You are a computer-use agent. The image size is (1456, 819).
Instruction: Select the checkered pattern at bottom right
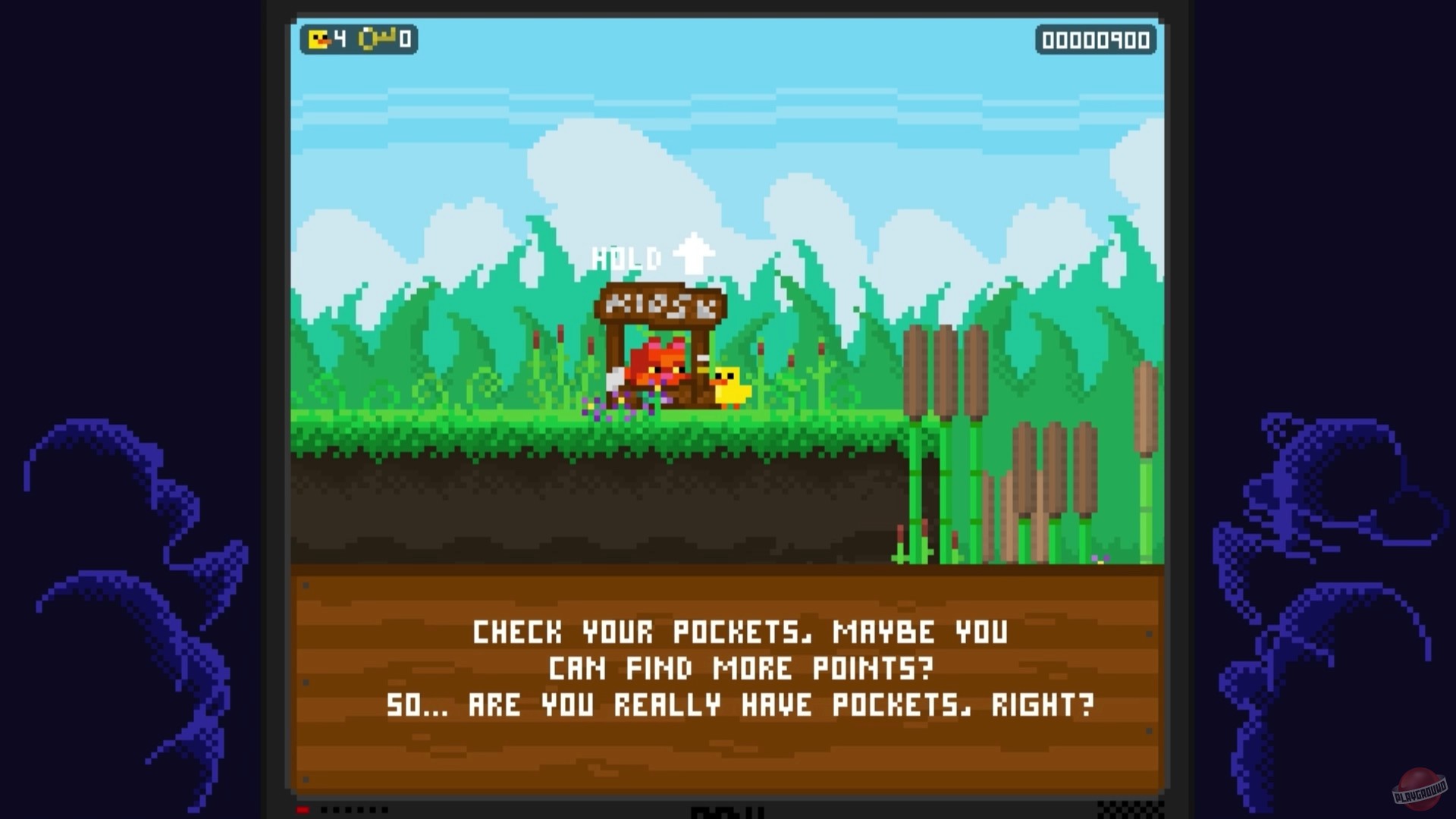click(1130, 809)
